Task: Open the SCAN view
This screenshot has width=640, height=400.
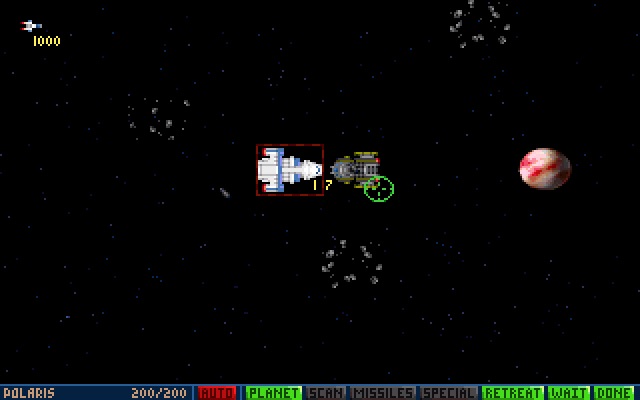Action: point(325,393)
